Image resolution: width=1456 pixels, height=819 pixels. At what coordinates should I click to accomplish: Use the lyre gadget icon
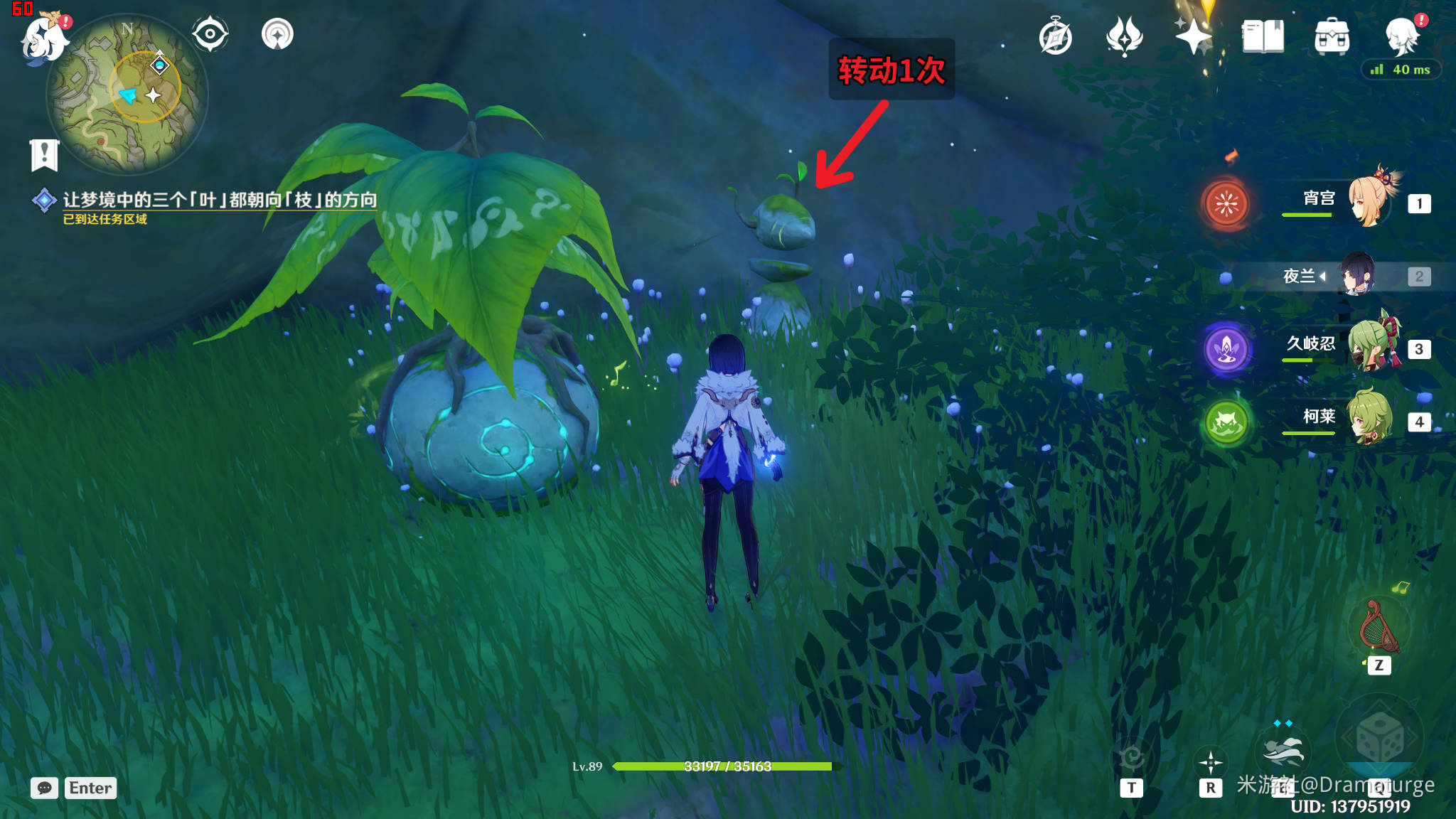click(x=1379, y=627)
